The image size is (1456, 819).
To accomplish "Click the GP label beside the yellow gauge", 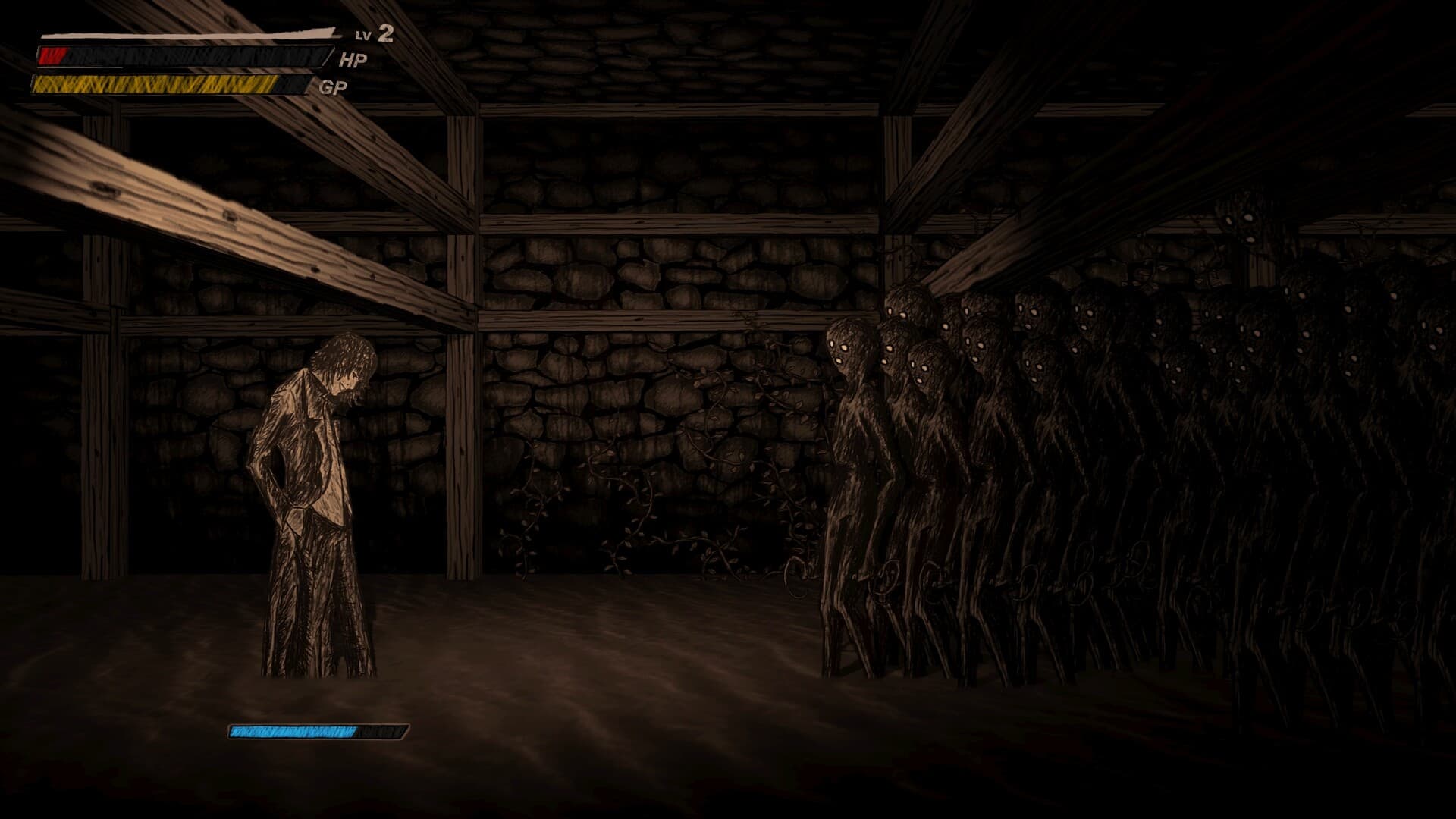I will pos(334,86).
